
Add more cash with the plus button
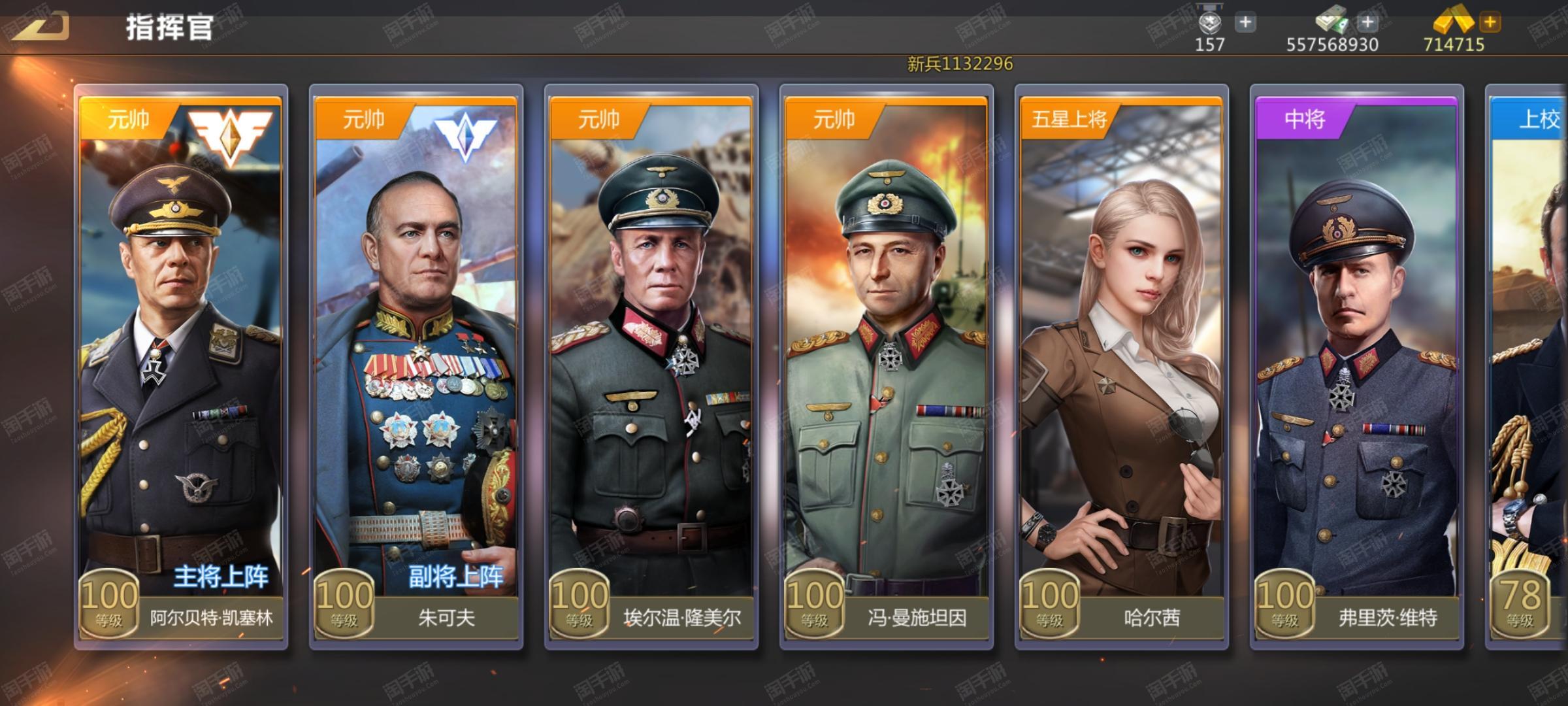1367,23
